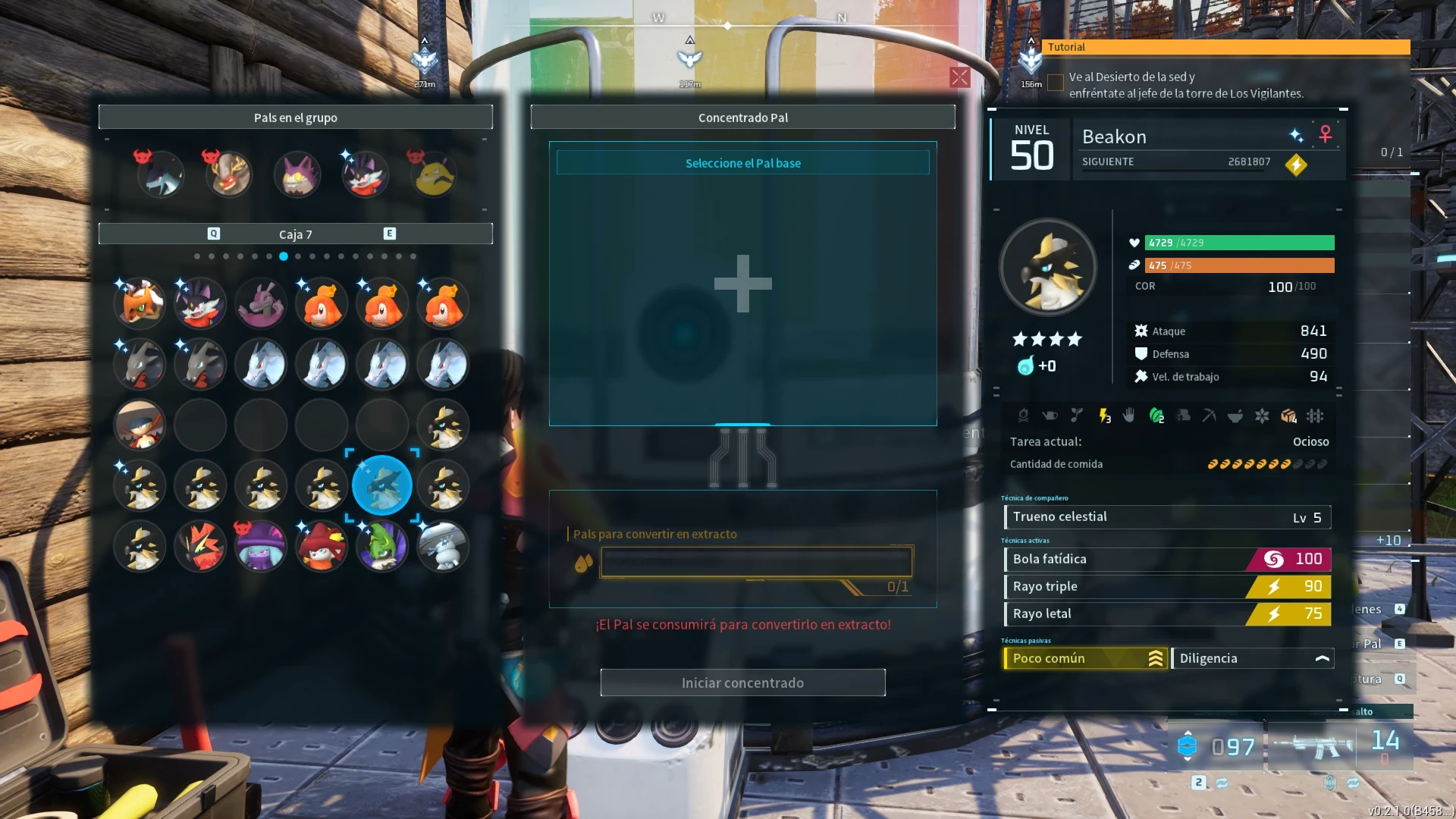Image resolution: width=1456 pixels, height=819 pixels.
Task: Toggle the tutorial objective checkbox
Action: pyautogui.click(x=1055, y=83)
